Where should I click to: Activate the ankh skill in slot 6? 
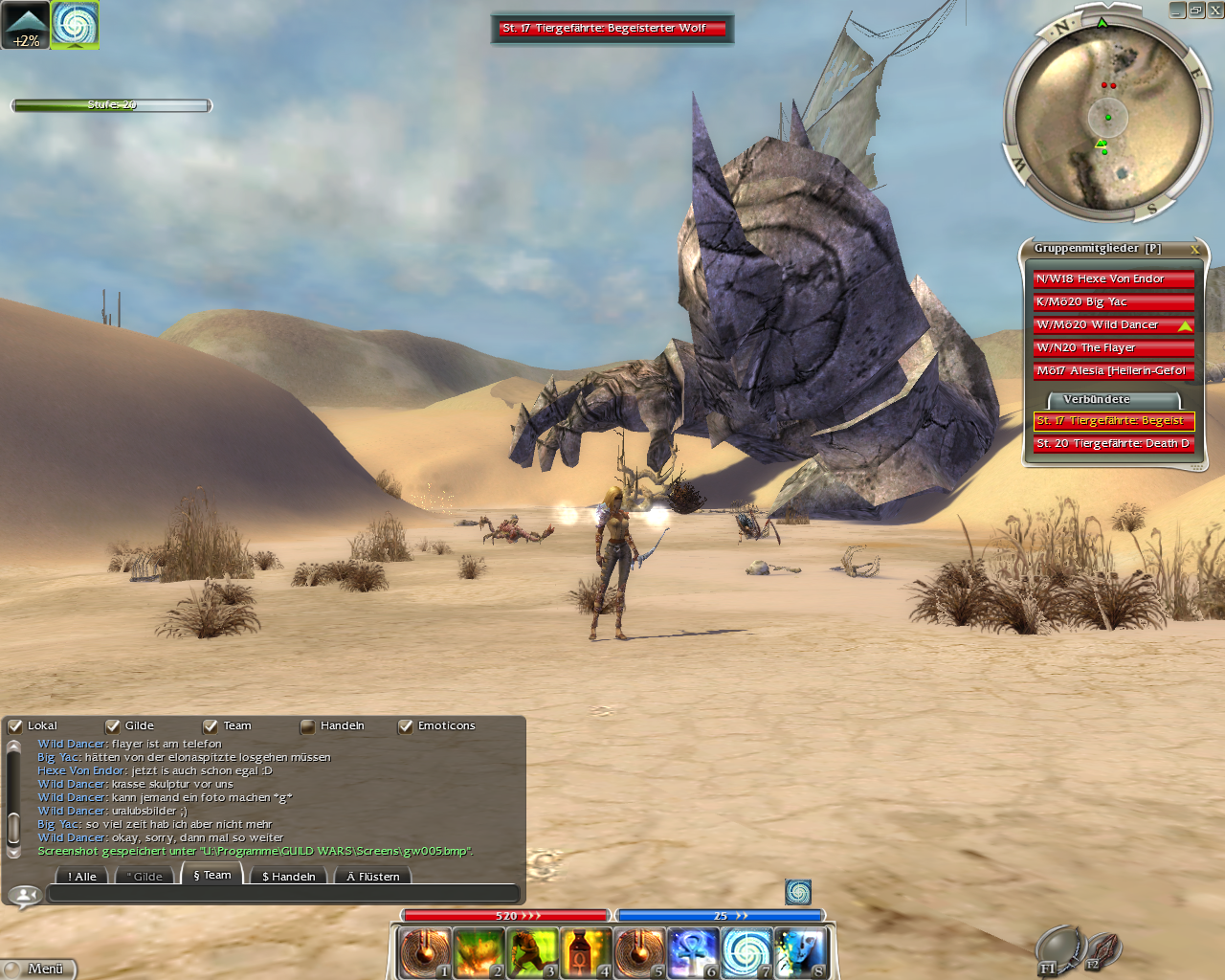coord(693,952)
